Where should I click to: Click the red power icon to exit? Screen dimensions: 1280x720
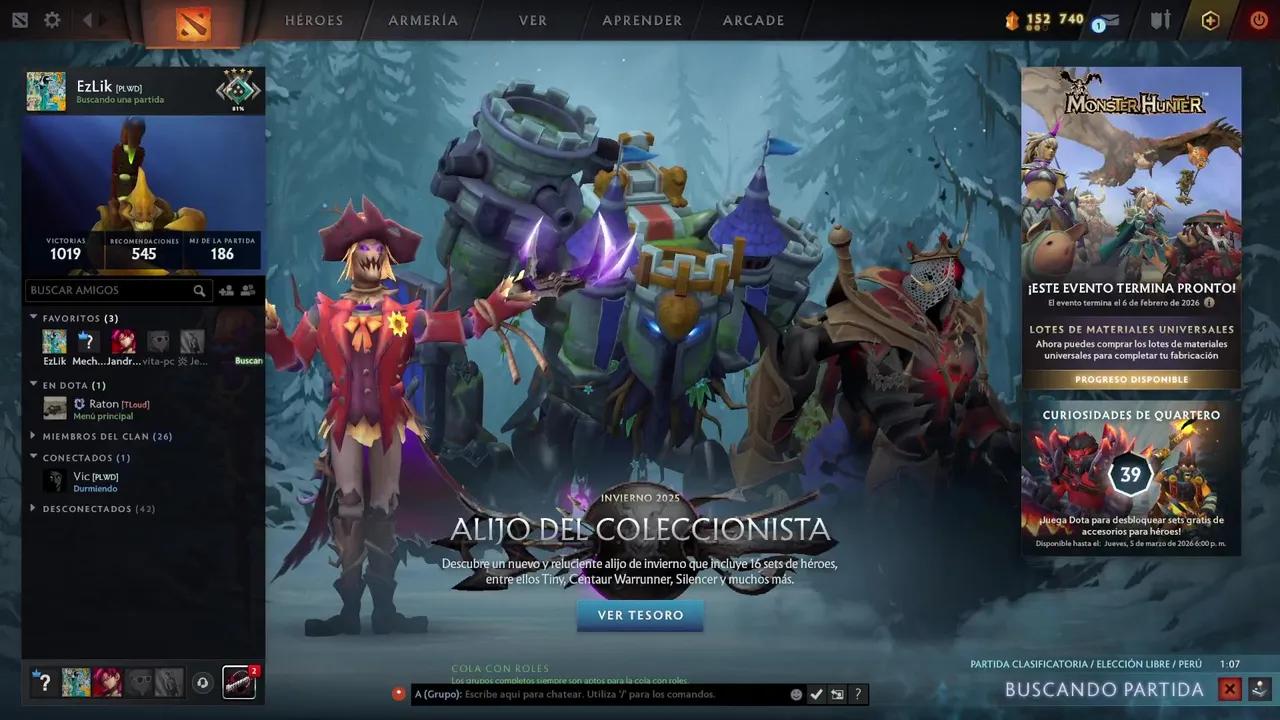(x=1258, y=20)
